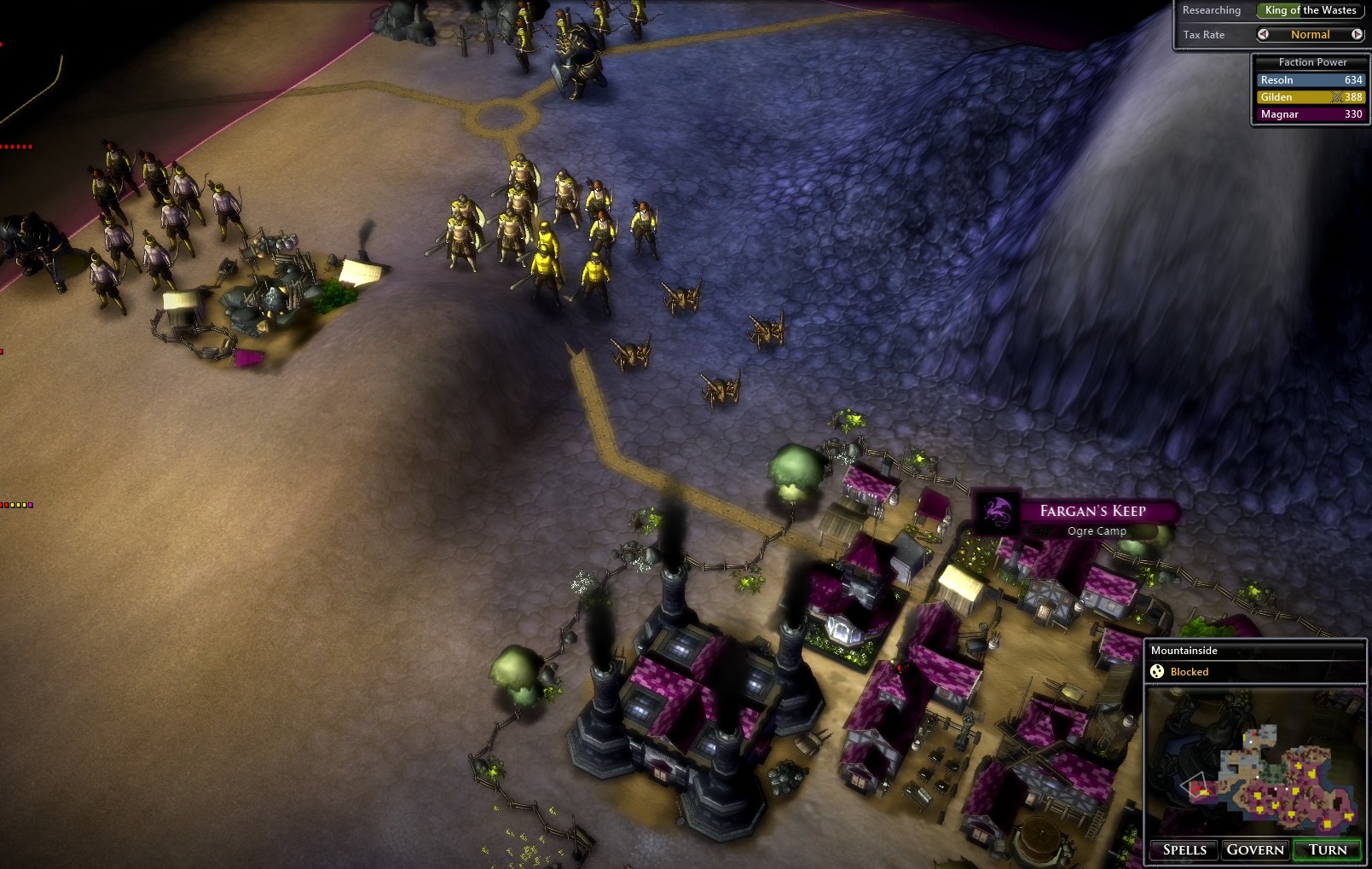
Task: Select the Gilden faction row
Action: coord(1311,97)
